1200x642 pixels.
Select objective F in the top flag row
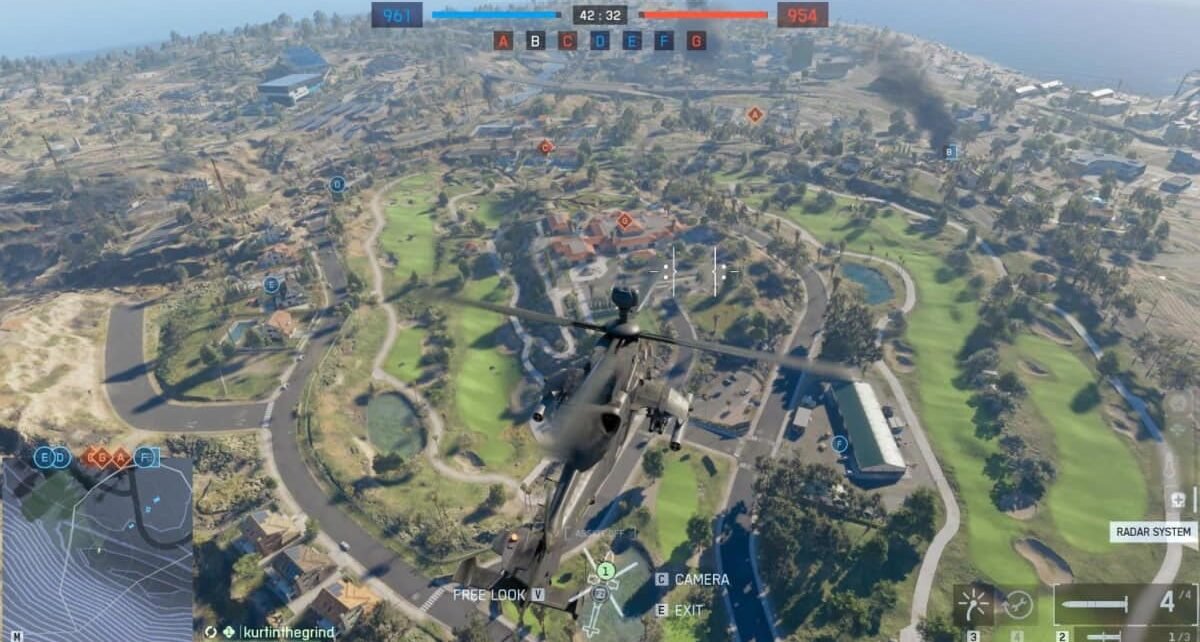click(x=664, y=41)
